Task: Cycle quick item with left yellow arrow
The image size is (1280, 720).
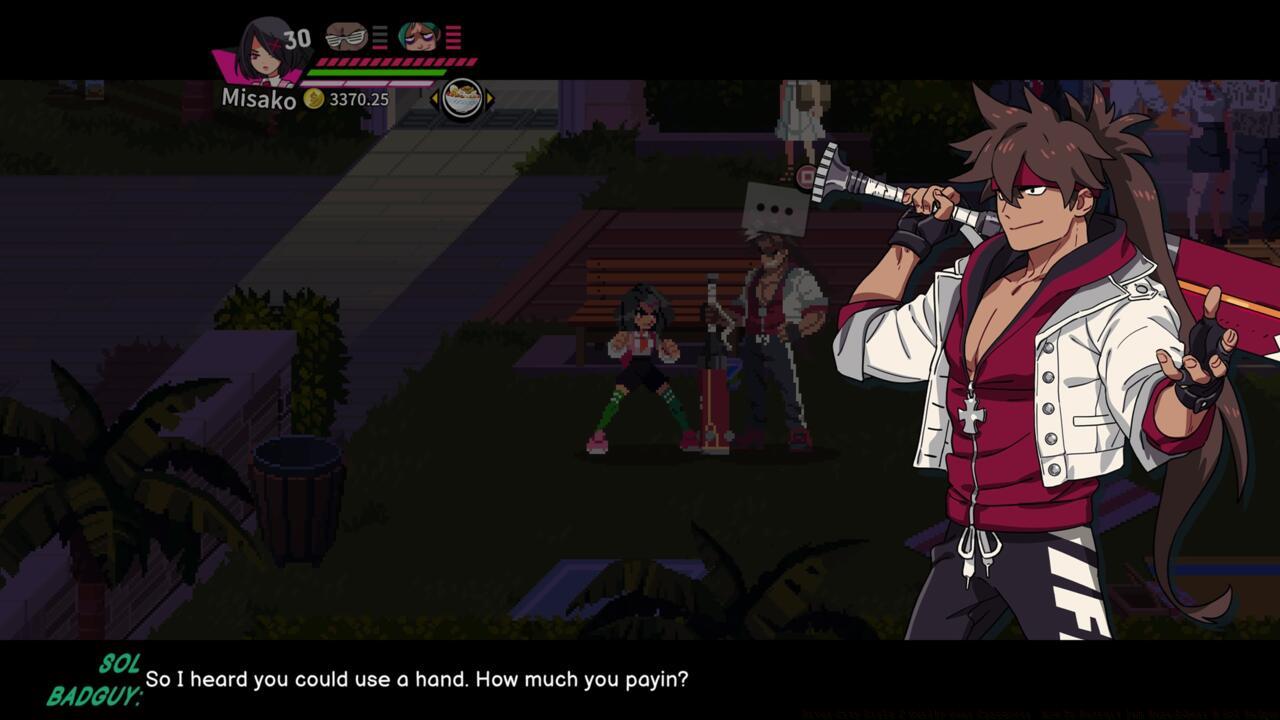Action: coord(435,98)
